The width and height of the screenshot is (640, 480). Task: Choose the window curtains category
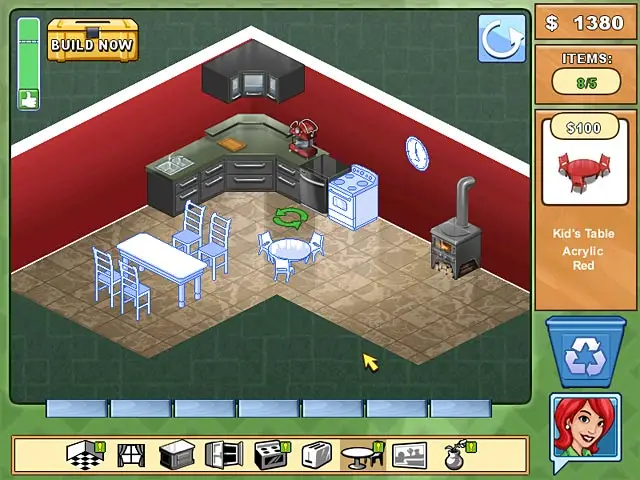coord(131,455)
